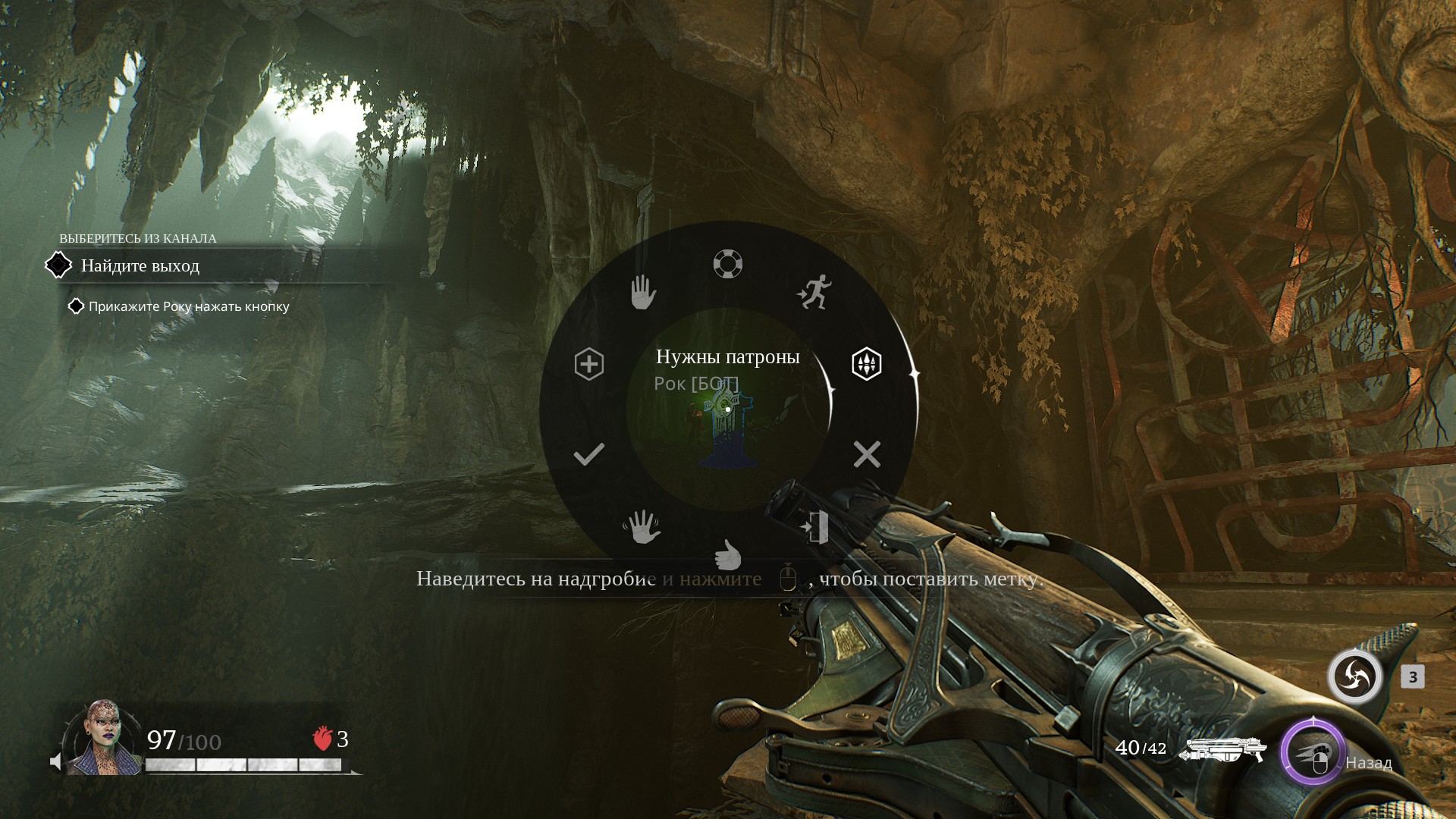Click the 'Назад' back button

1368,763
